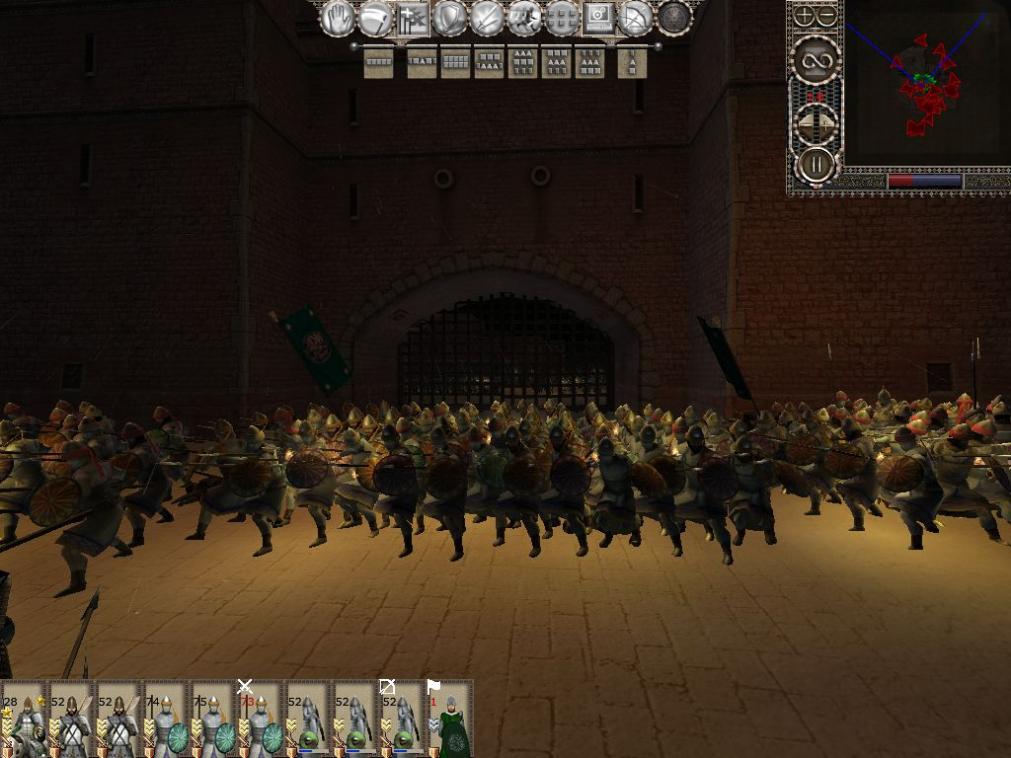Toggle the crossed banners formation button
The image size is (1011, 758).
coord(412,18)
